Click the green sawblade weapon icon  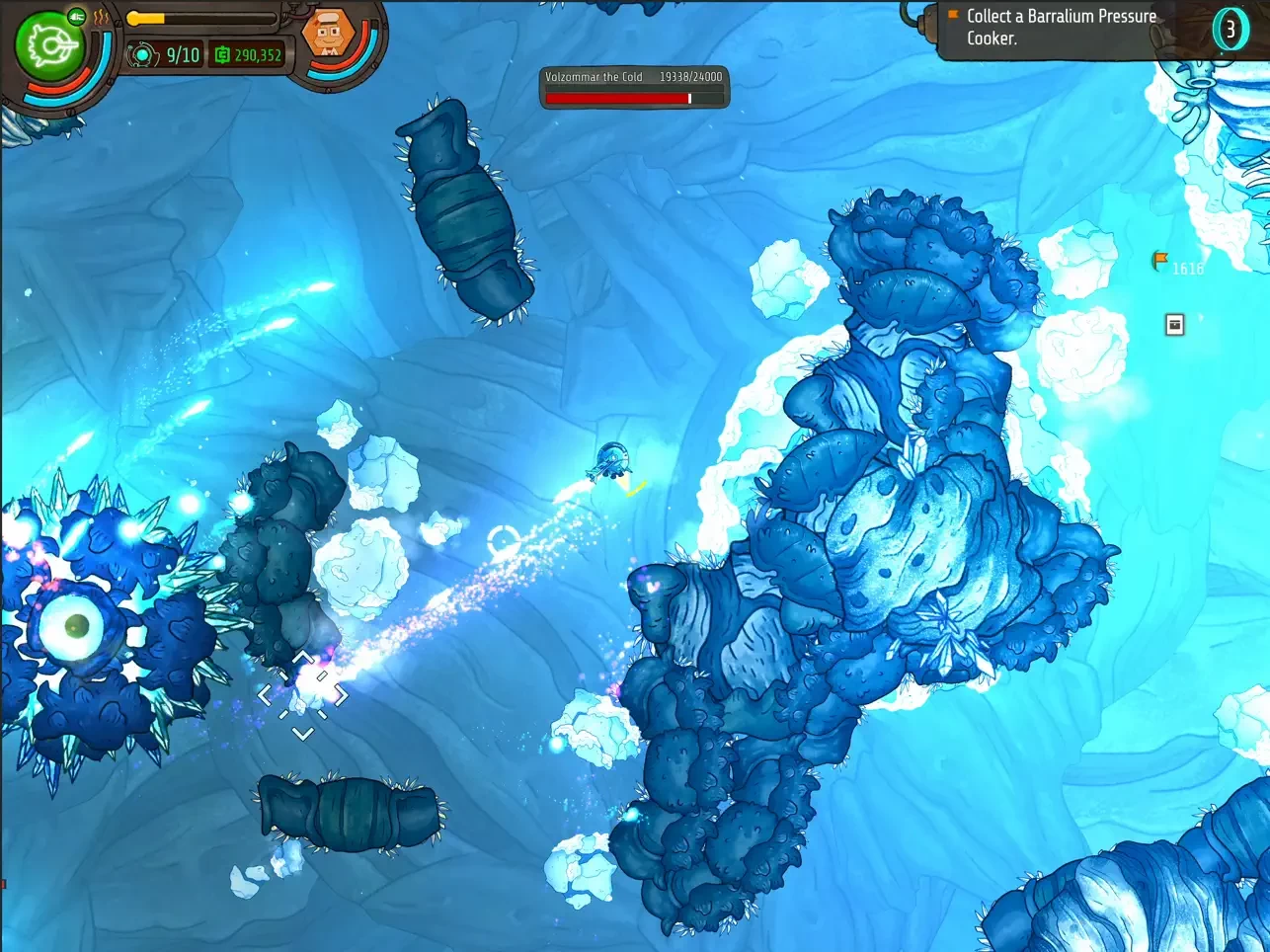coord(46,46)
